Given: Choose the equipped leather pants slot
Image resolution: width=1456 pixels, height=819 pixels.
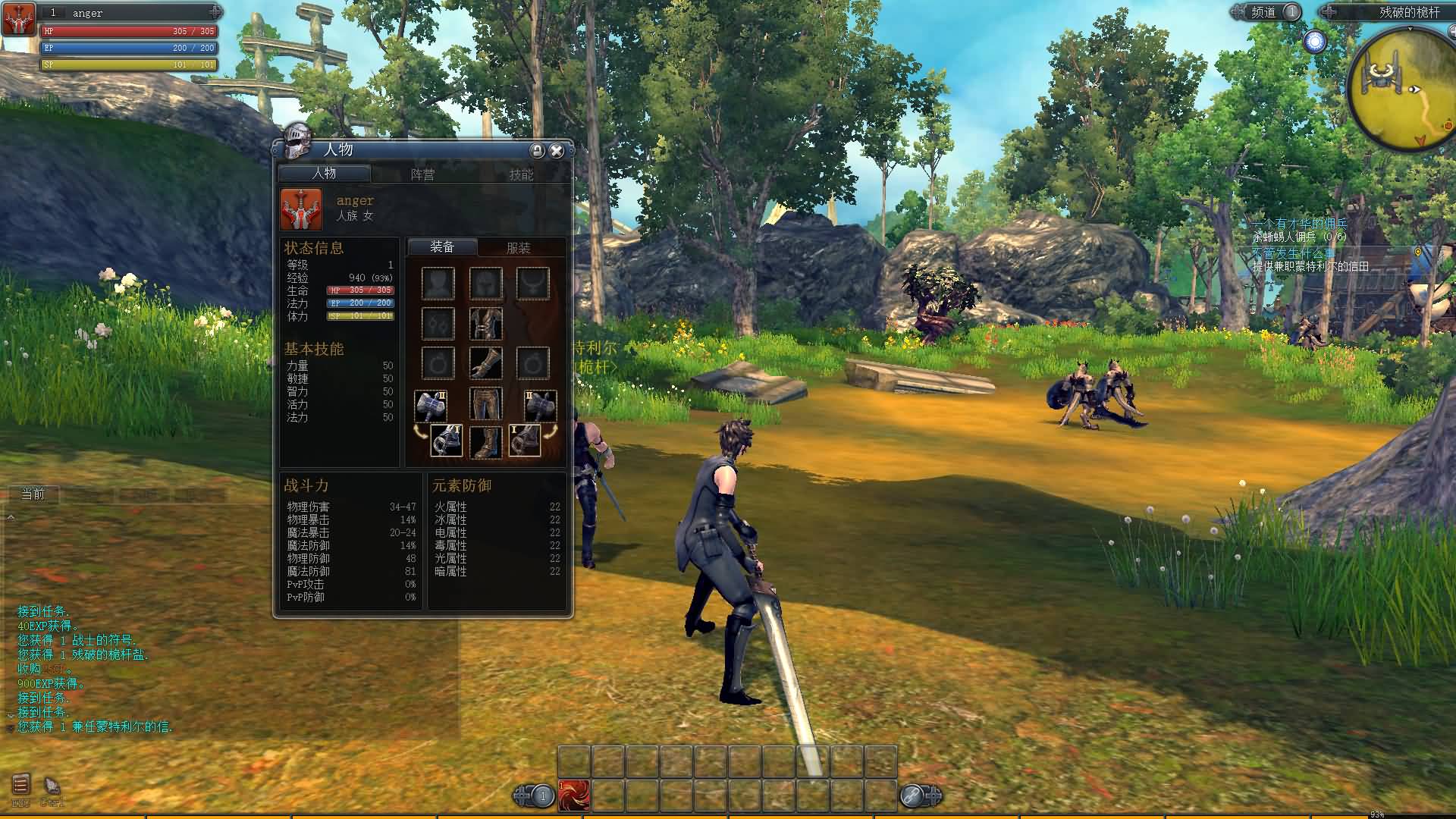Looking at the screenshot, I should [485, 404].
